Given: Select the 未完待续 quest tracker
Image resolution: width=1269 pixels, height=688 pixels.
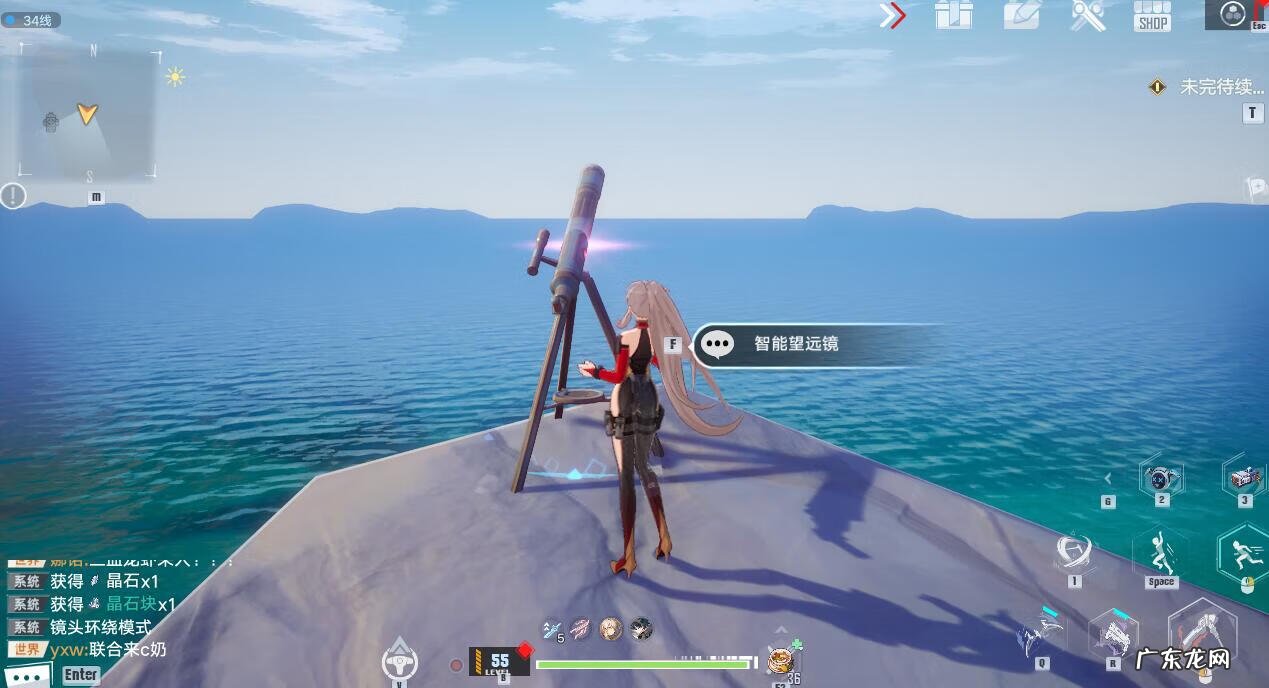Looking at the screenshot, I should (x=1210, y=87).
